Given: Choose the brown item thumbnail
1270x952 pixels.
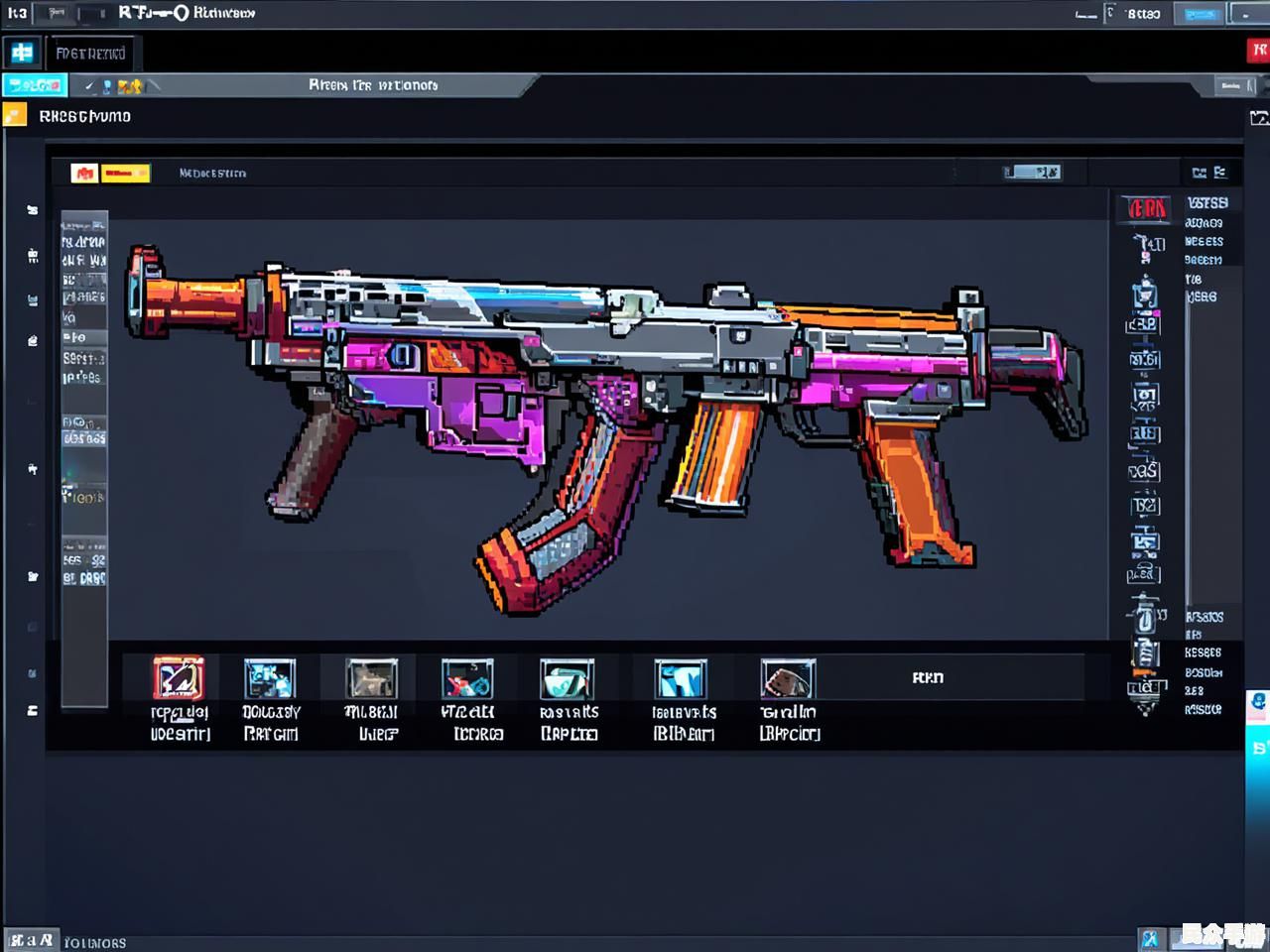Looking at the screenshot, I should point(788,679).
